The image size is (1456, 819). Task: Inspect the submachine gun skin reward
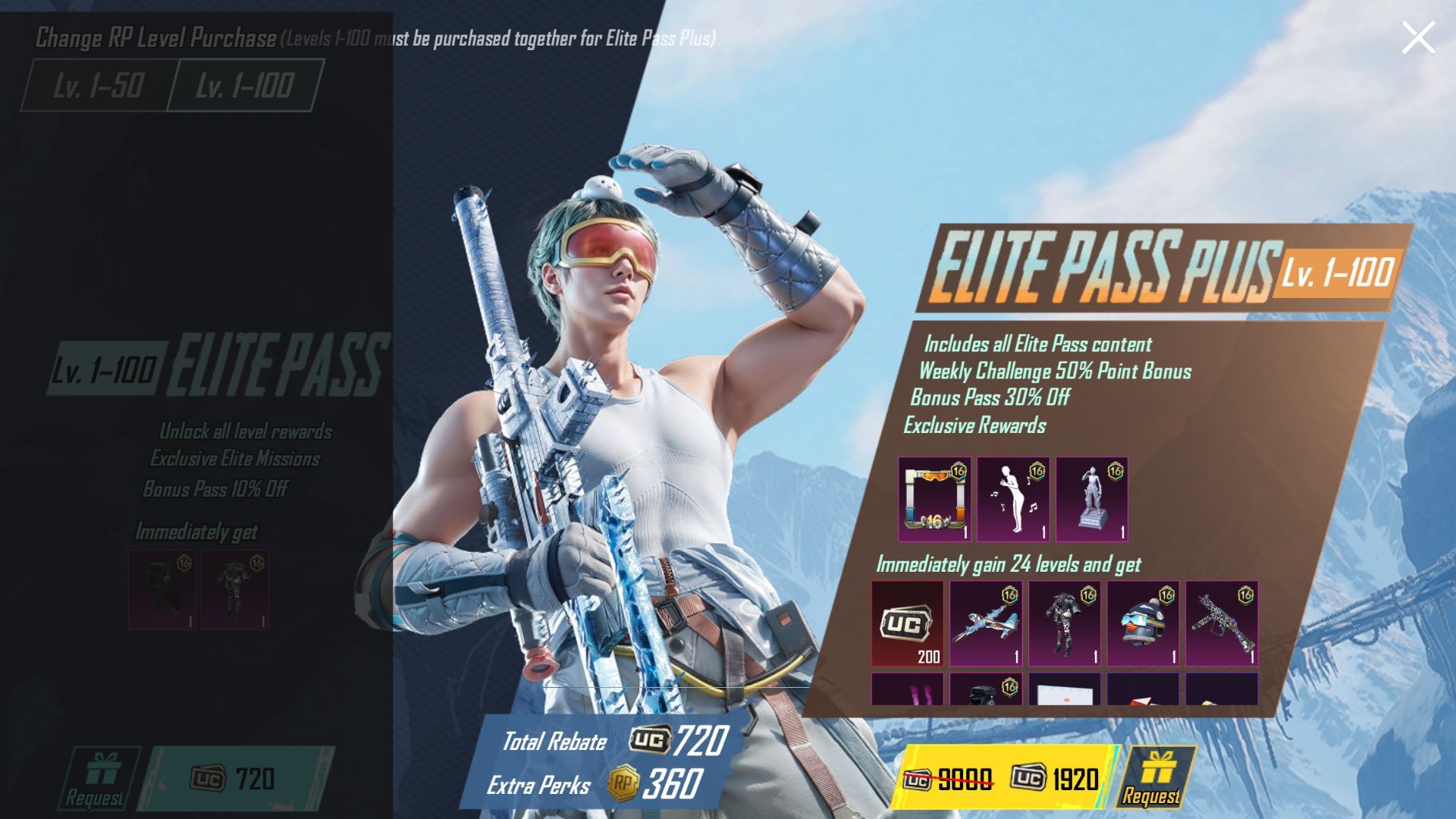[x=1222, y=623]
